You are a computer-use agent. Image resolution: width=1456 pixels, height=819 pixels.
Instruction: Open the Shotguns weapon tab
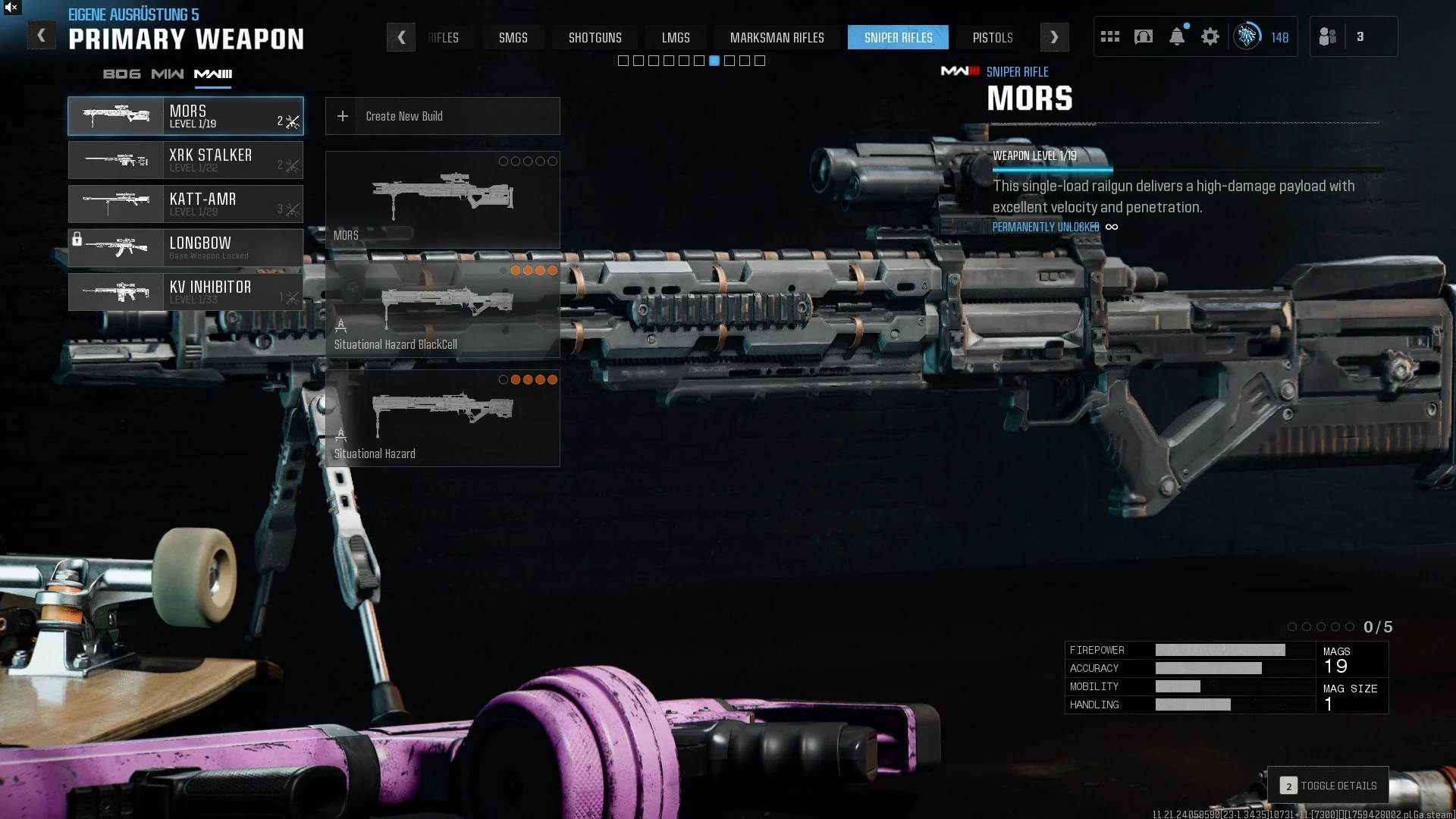pyautogui.click(x=595, y=37)
